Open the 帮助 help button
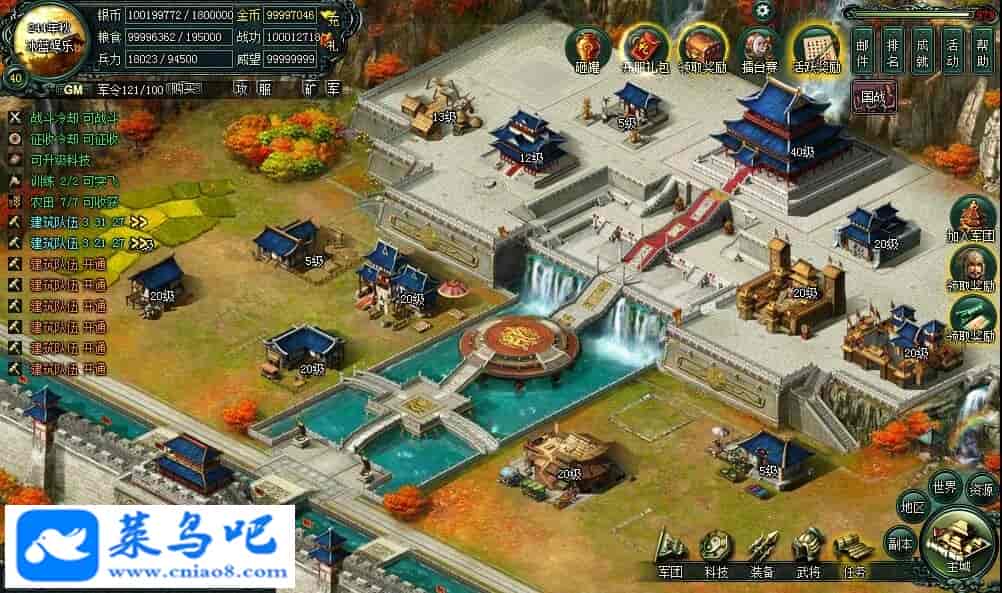 coord(983,50)
